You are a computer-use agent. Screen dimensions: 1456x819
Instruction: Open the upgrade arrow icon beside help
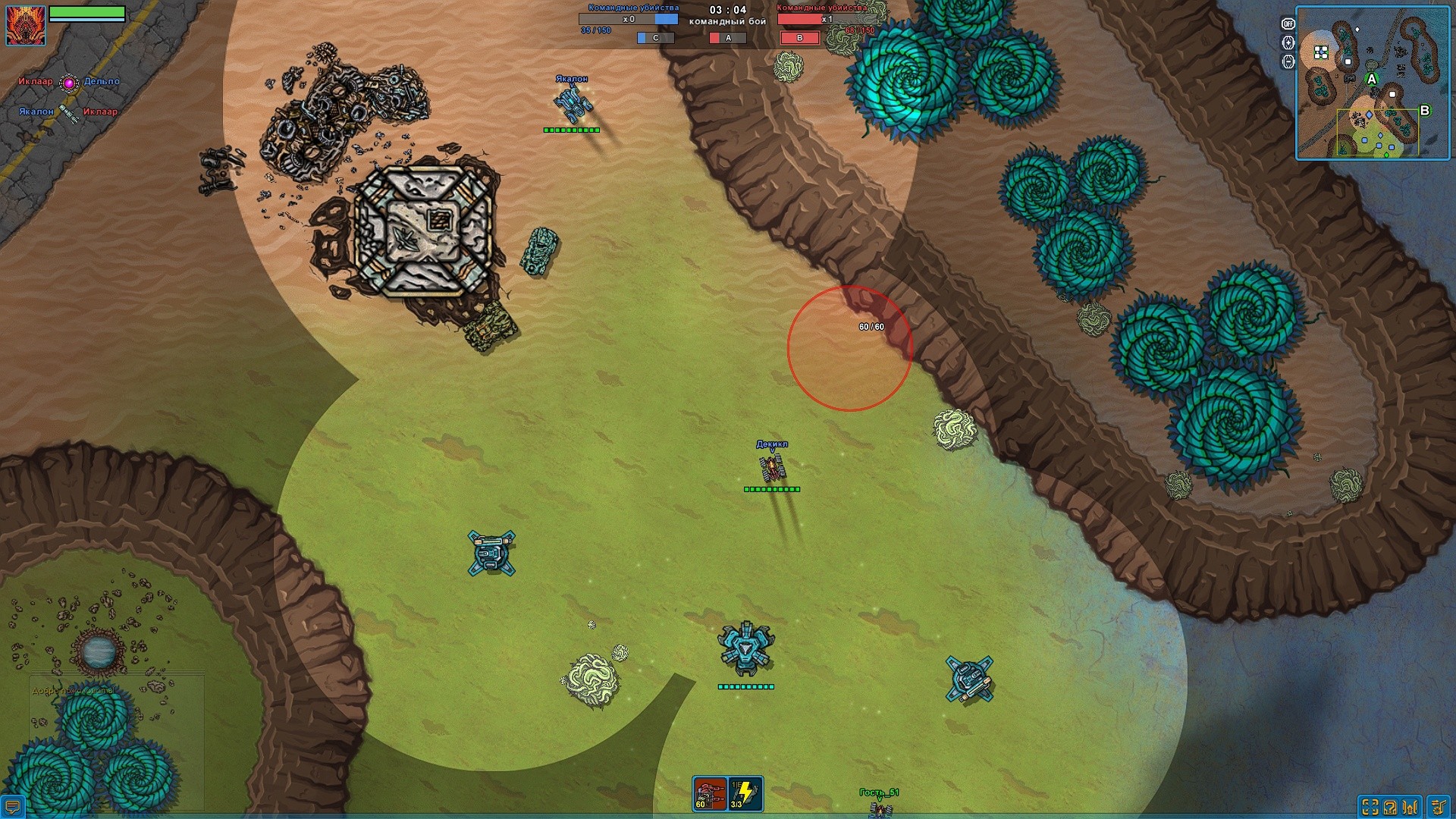click(x=1411, y=807)
